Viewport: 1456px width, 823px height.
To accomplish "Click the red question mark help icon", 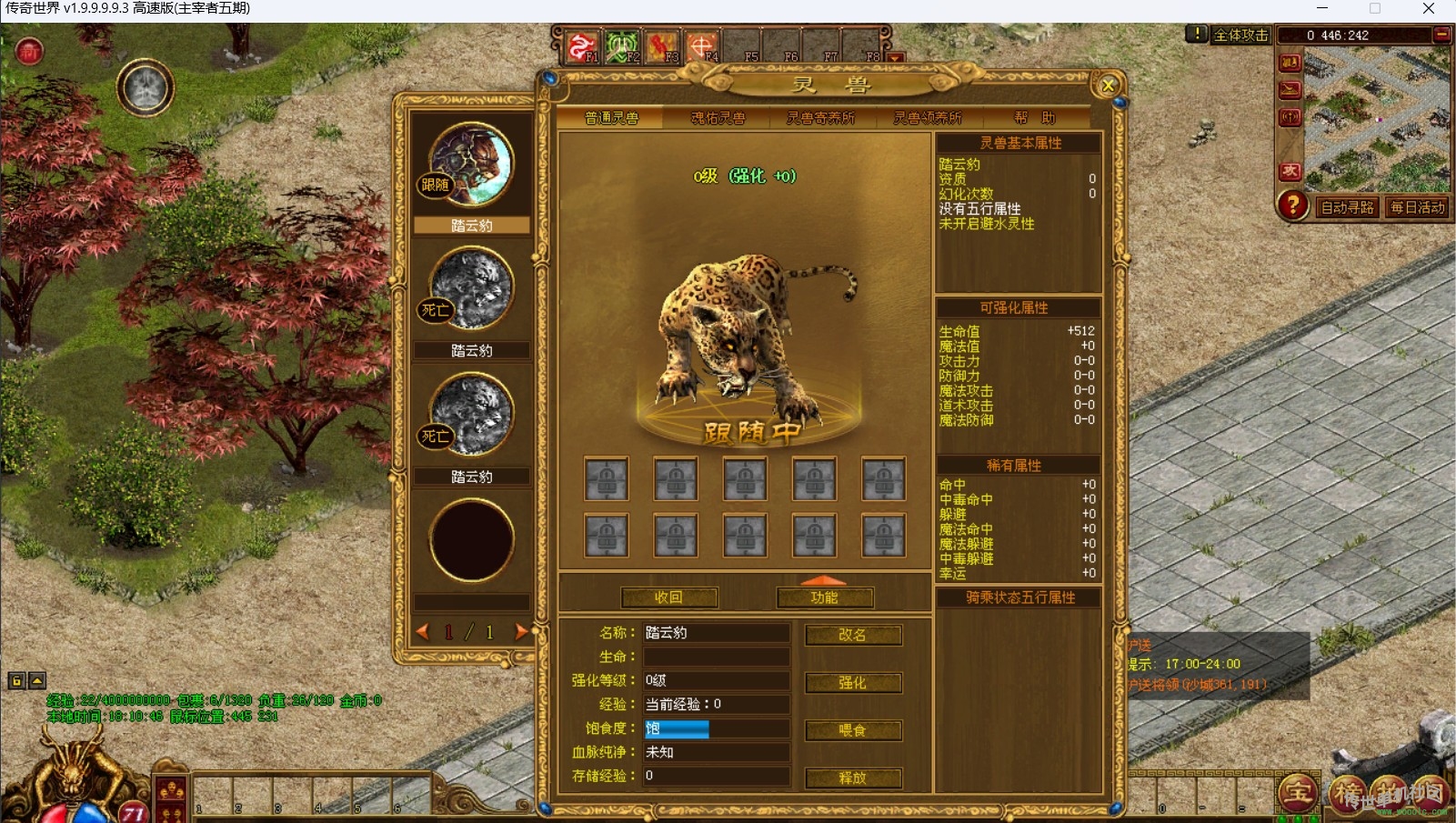I will pos(1292,206).
